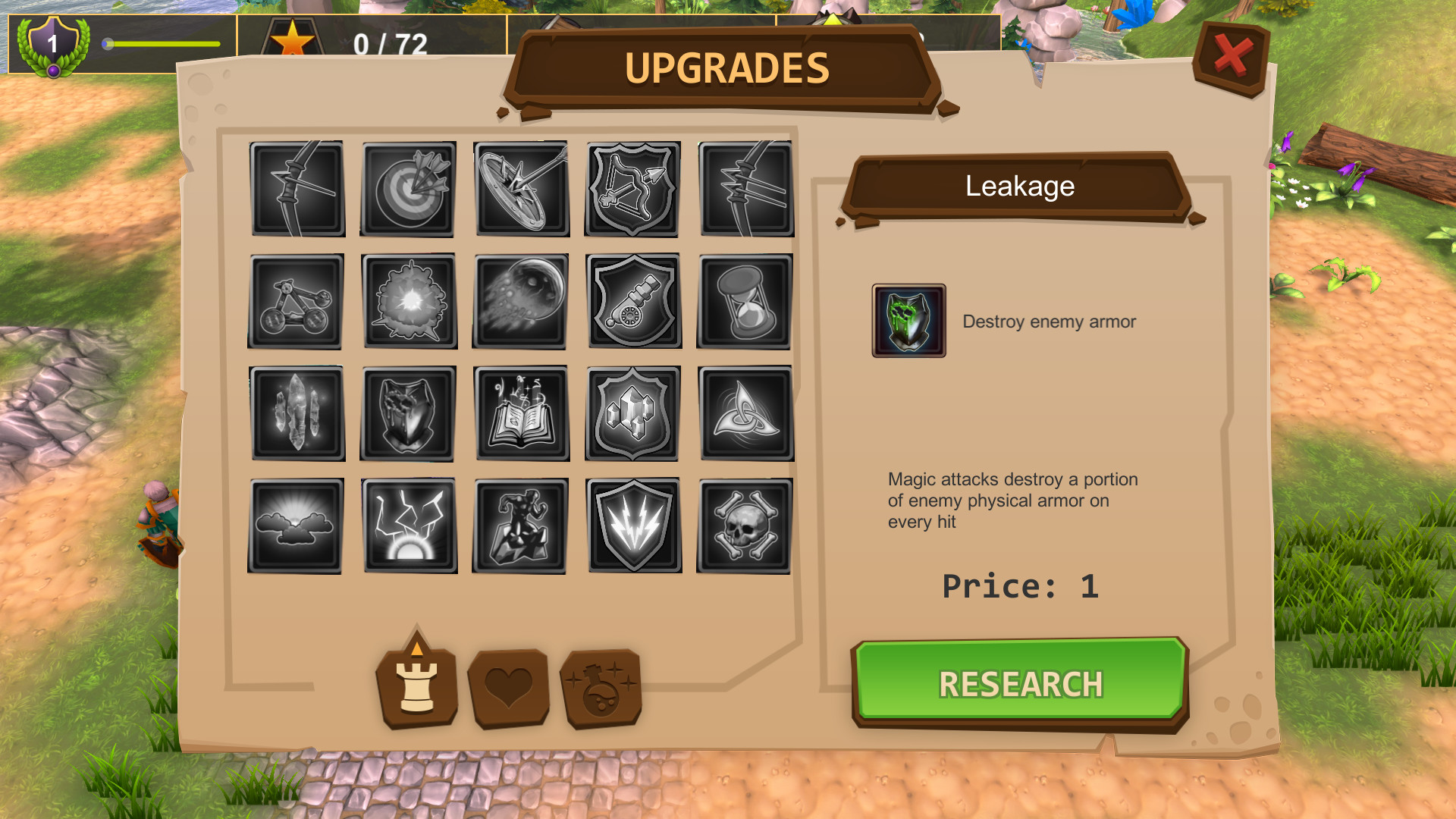1456x819 pixels.
Task: Select the explosion upgrade icon
Action: [x=409, y=301]
